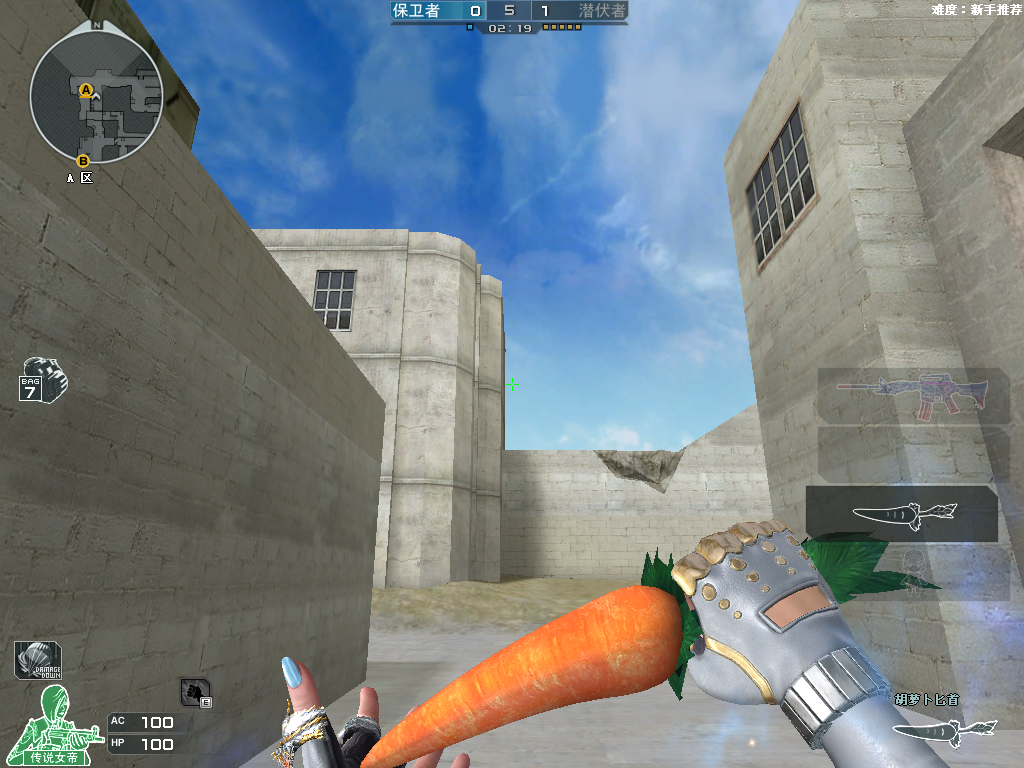Select the highlighted carrot knife weapon slot
The width and height of the screenshot is (1024, 768).
pyautogui.click(x=903, y=513)
